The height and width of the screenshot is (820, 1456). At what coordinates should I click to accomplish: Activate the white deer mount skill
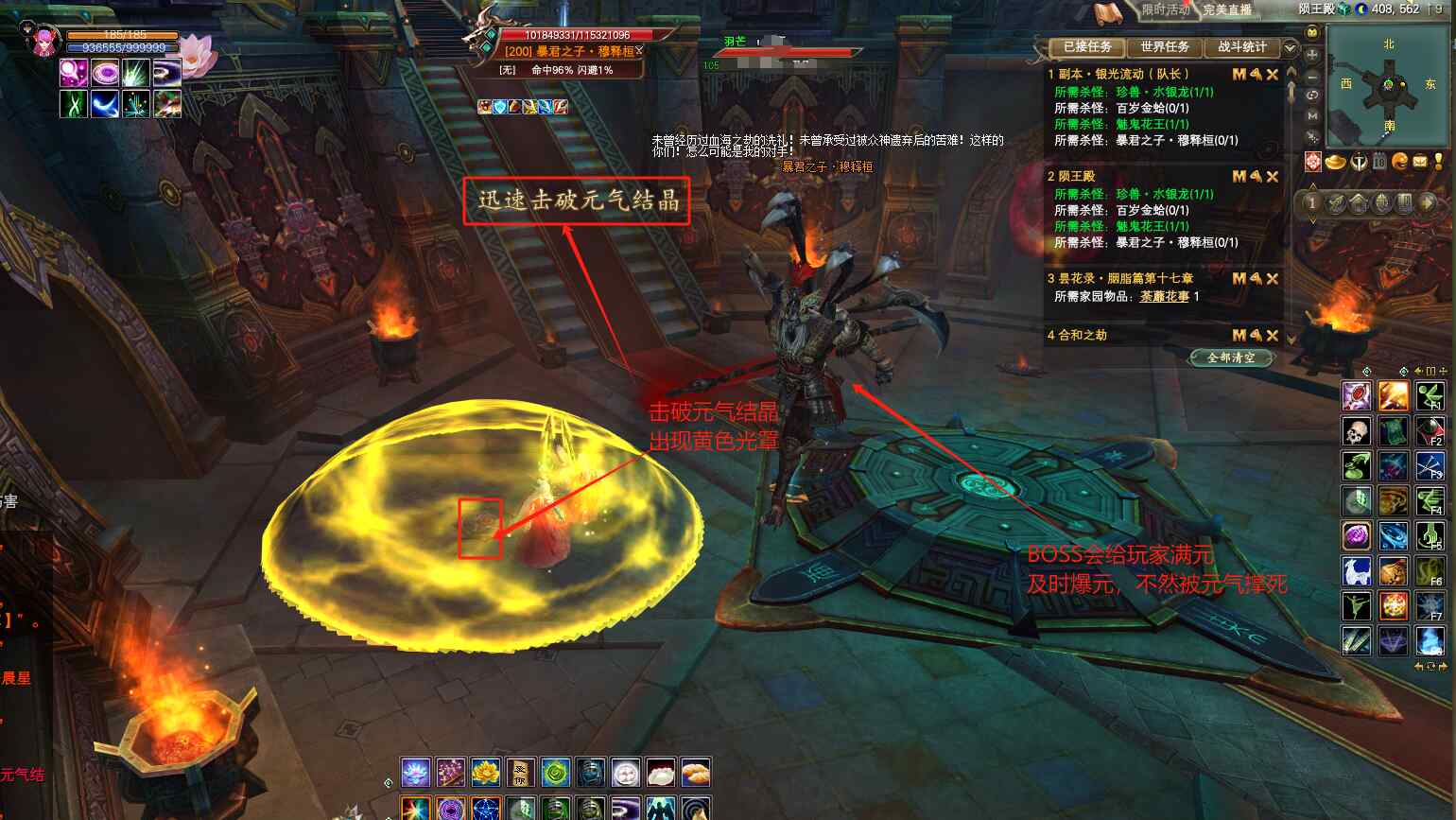point(1357,571)
